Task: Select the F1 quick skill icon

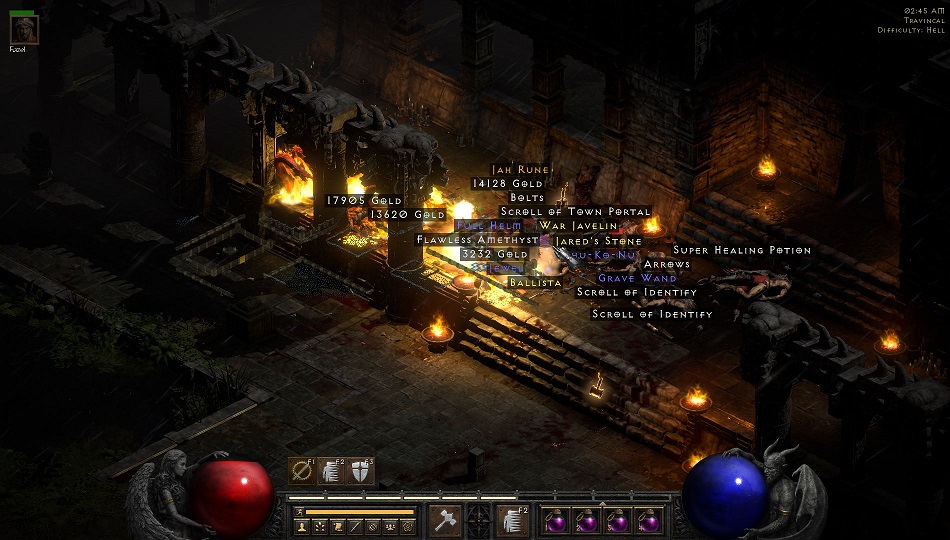Action: coord(301,470)
